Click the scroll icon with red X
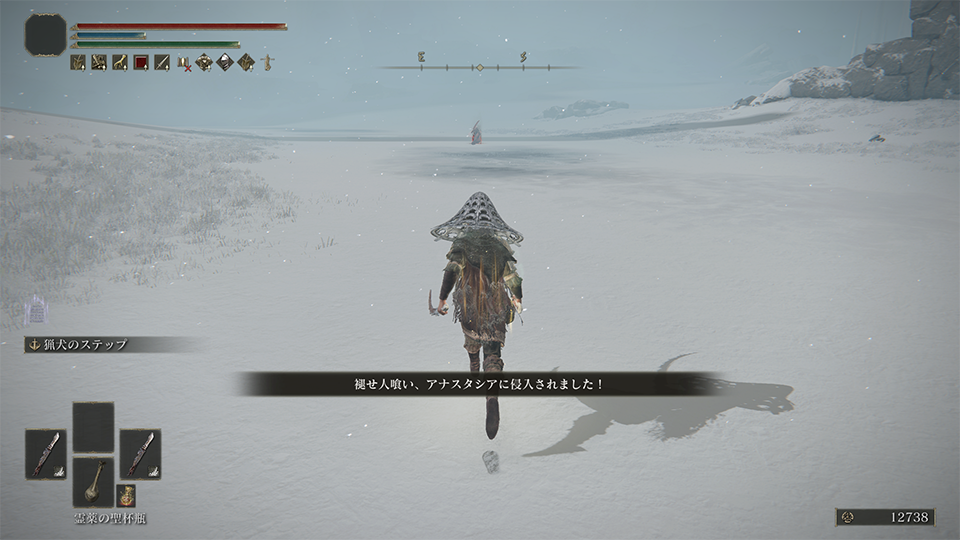960x540 pixels. 184,62
